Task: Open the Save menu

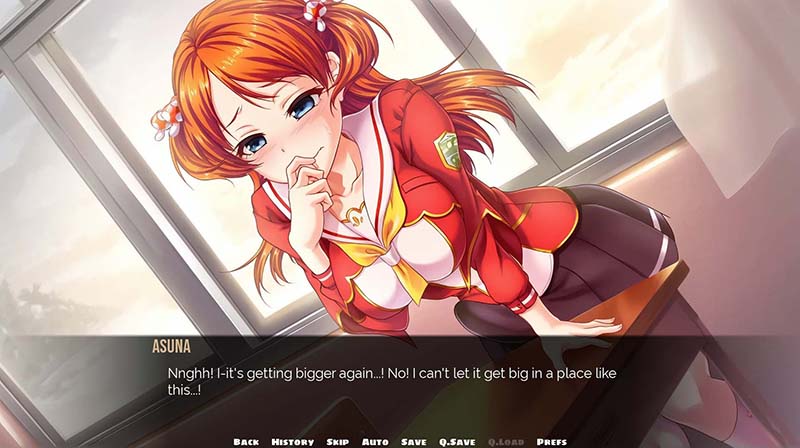Action: [x=414, y=441]
